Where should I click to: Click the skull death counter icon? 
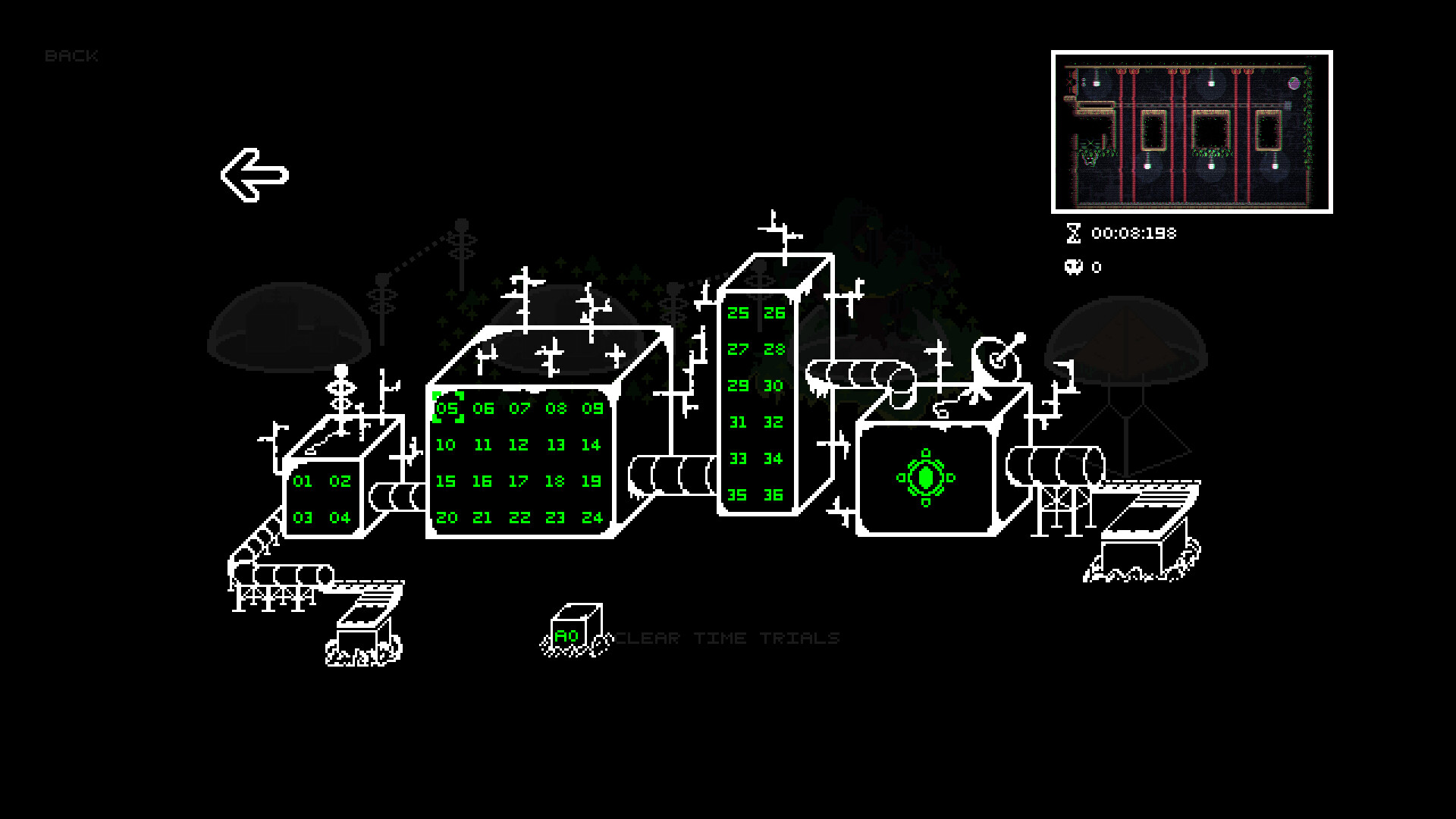[x=1072, y=267]
